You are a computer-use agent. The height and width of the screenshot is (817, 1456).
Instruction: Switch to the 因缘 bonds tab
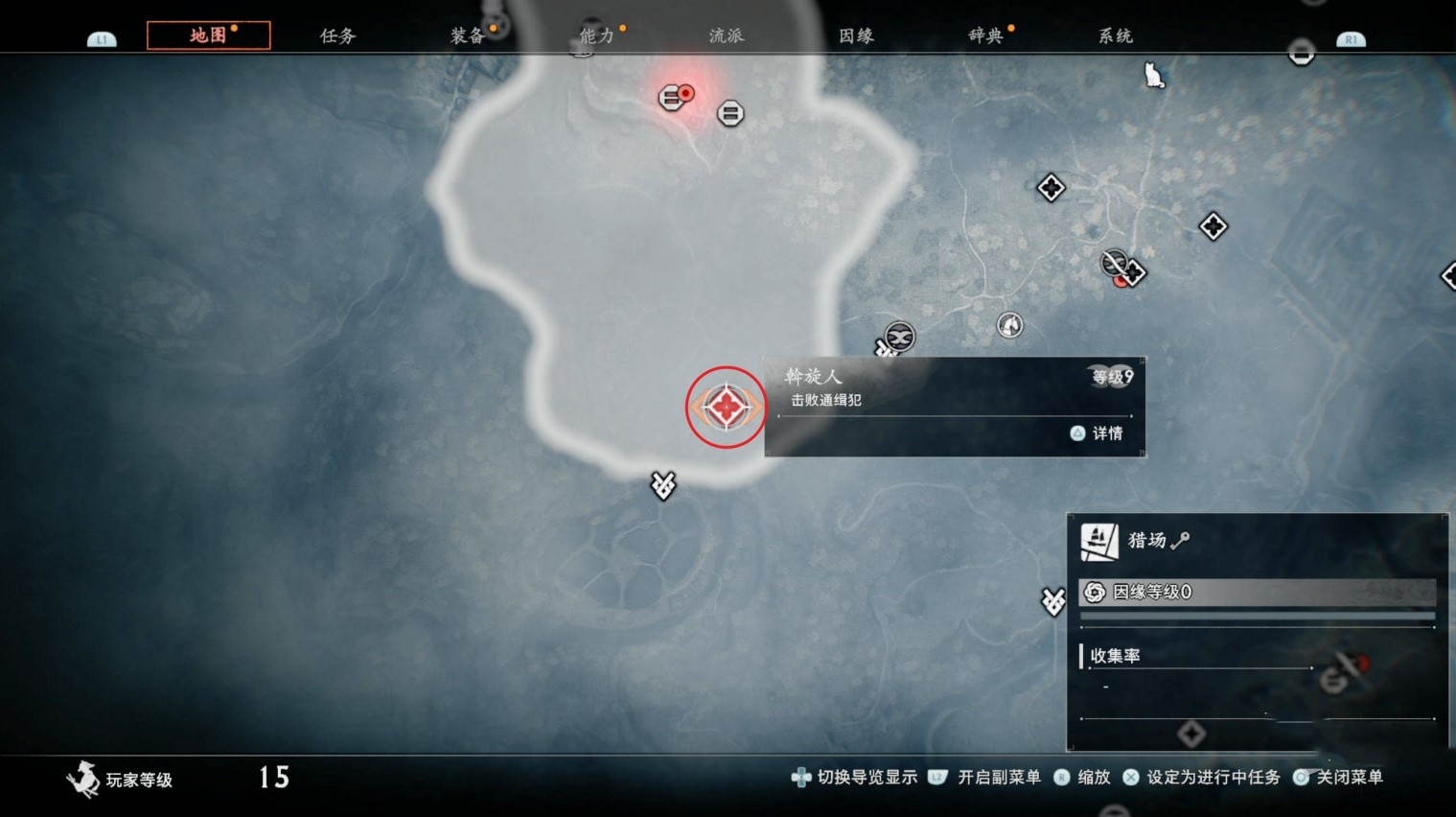pyautogui.click(x=856, y=35)
